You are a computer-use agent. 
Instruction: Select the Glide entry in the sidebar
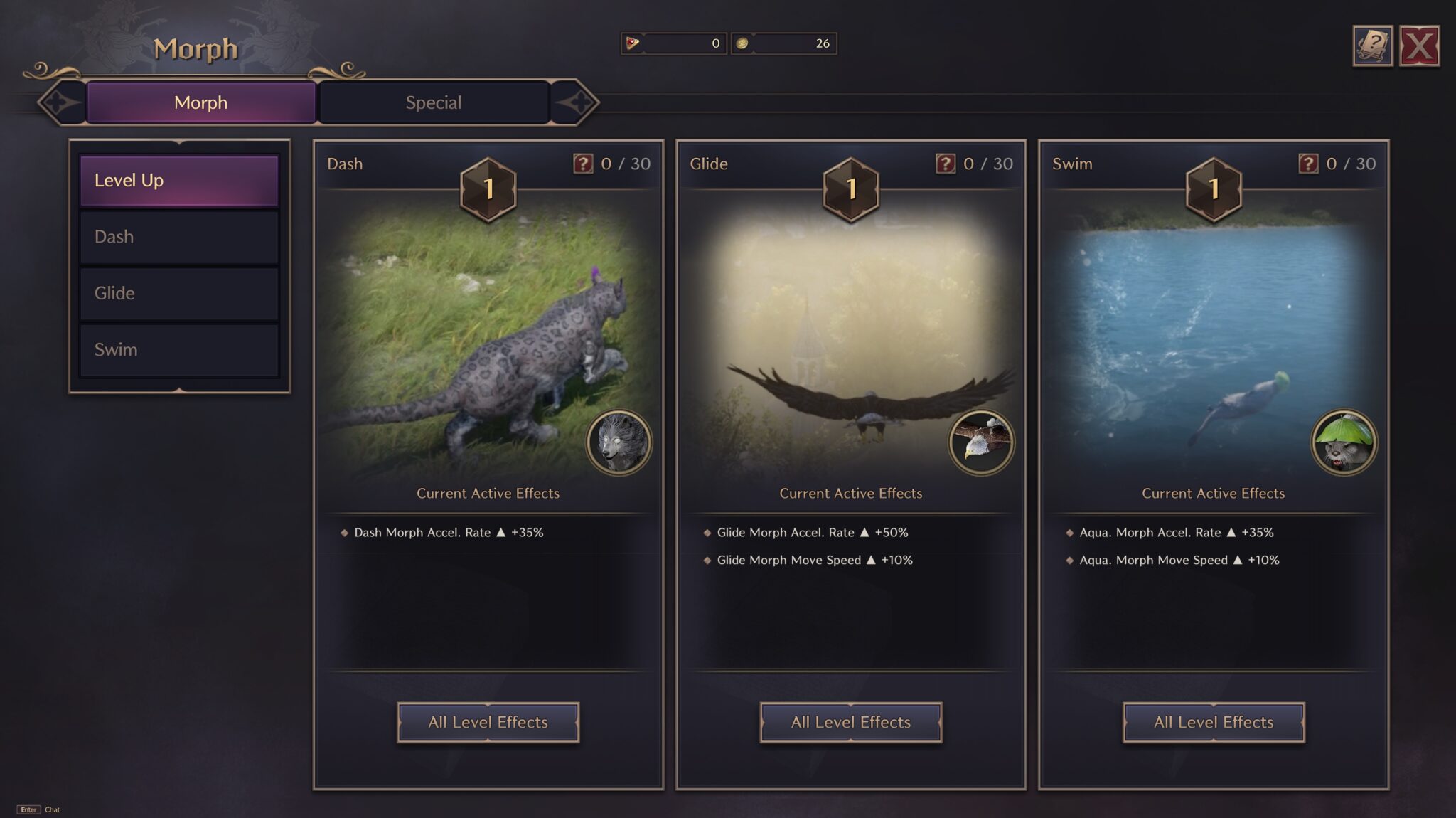(178, 293)
